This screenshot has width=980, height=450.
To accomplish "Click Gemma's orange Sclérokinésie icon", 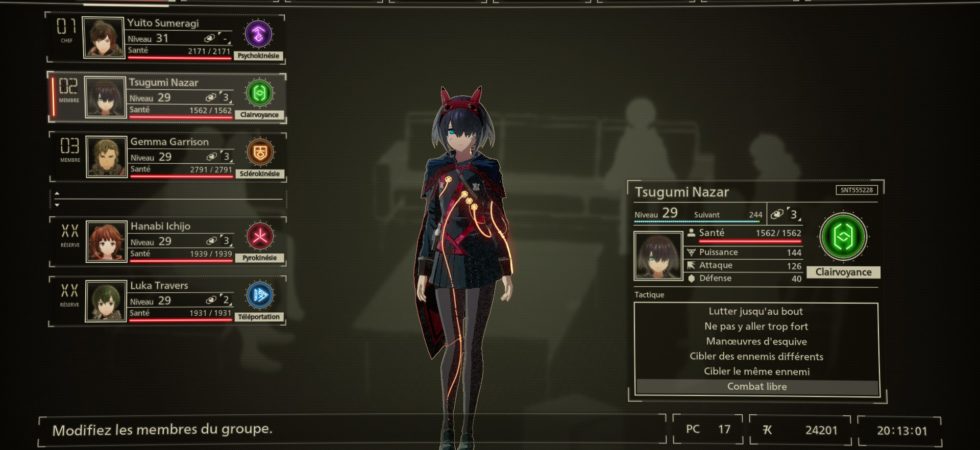I will [x=259, y=152].
